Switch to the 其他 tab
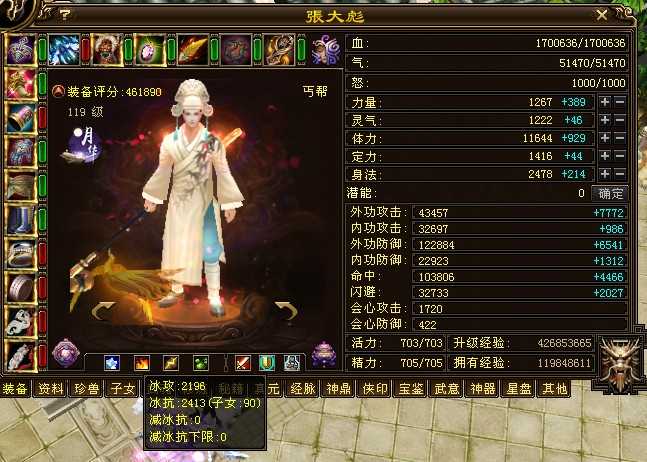 [555, 388]
